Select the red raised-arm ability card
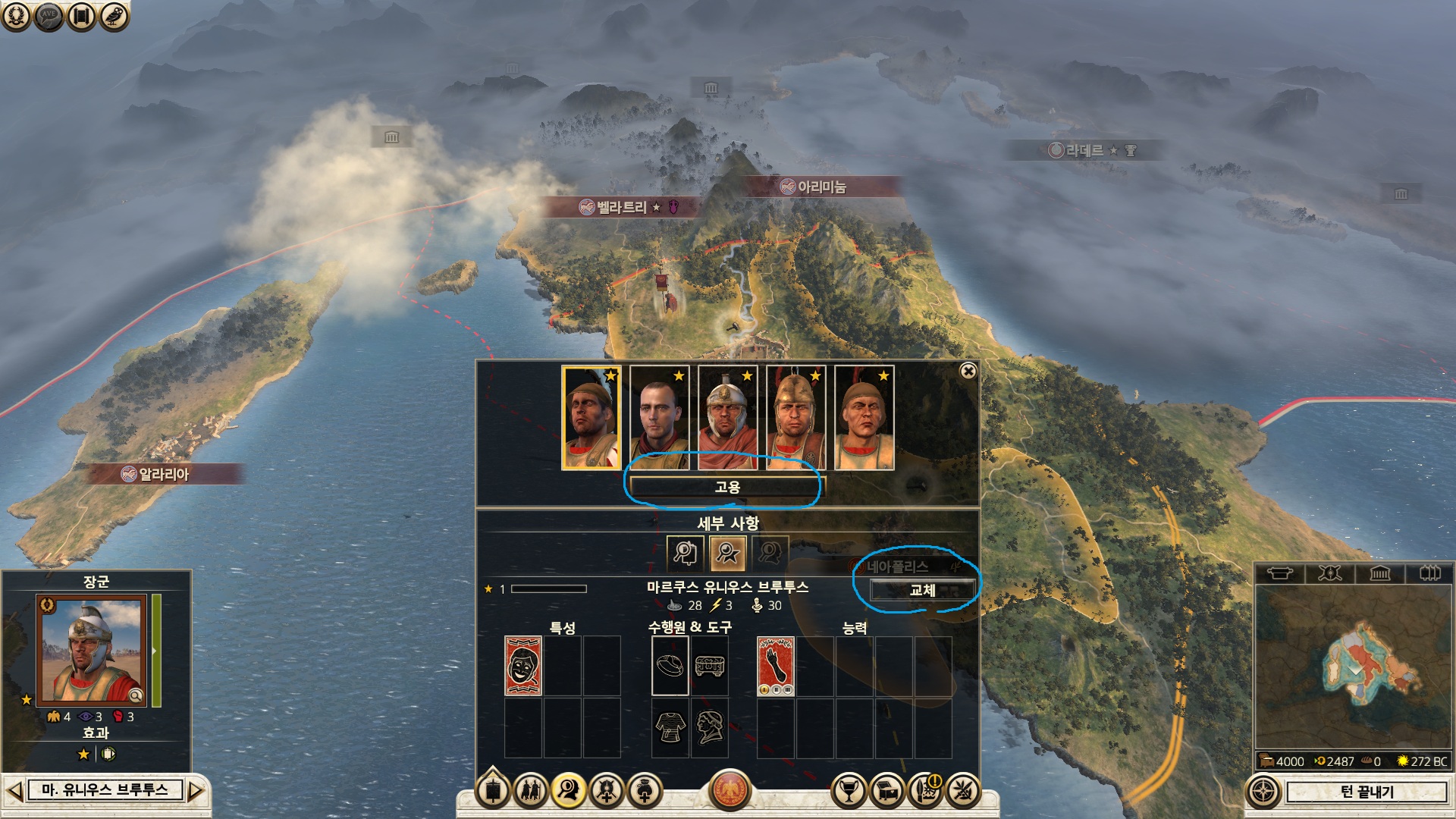The height and width of the screenshot is (819, 1456). (x=775, y=666)
